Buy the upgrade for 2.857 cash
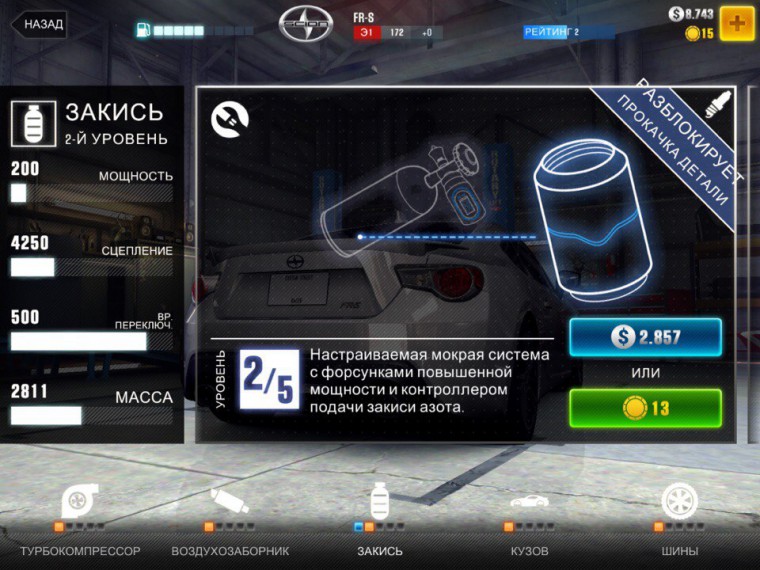Image resolution: width=760 pixels, height=570 pixels. [645, 337]
